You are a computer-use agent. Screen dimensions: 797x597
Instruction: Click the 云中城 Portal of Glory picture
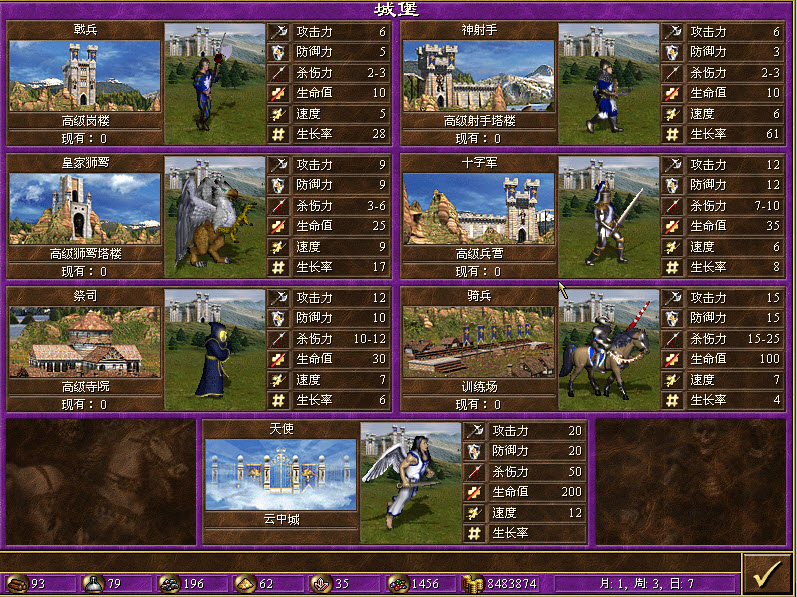coord(281,475)
